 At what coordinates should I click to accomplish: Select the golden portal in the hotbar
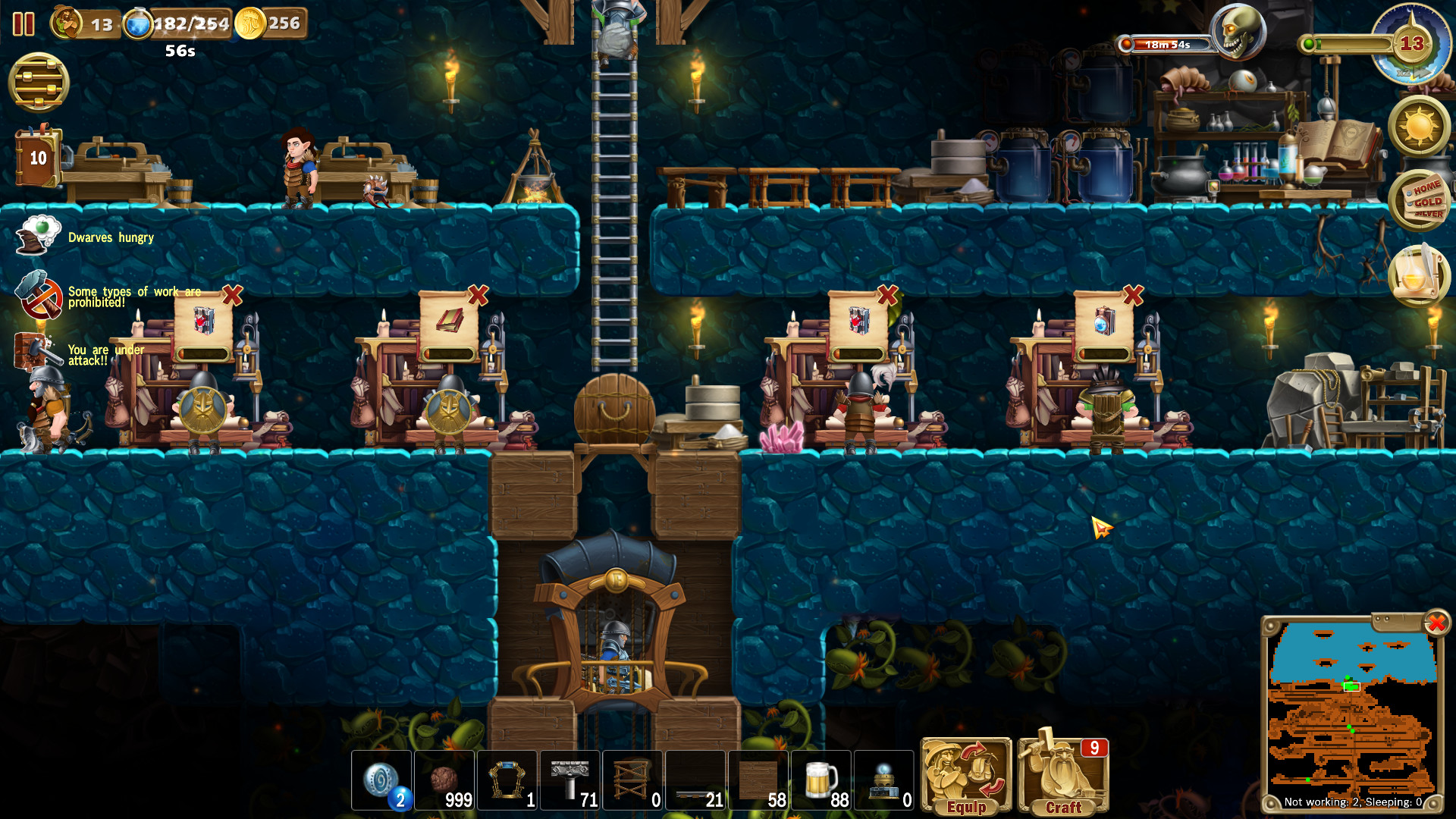[507, 781]
